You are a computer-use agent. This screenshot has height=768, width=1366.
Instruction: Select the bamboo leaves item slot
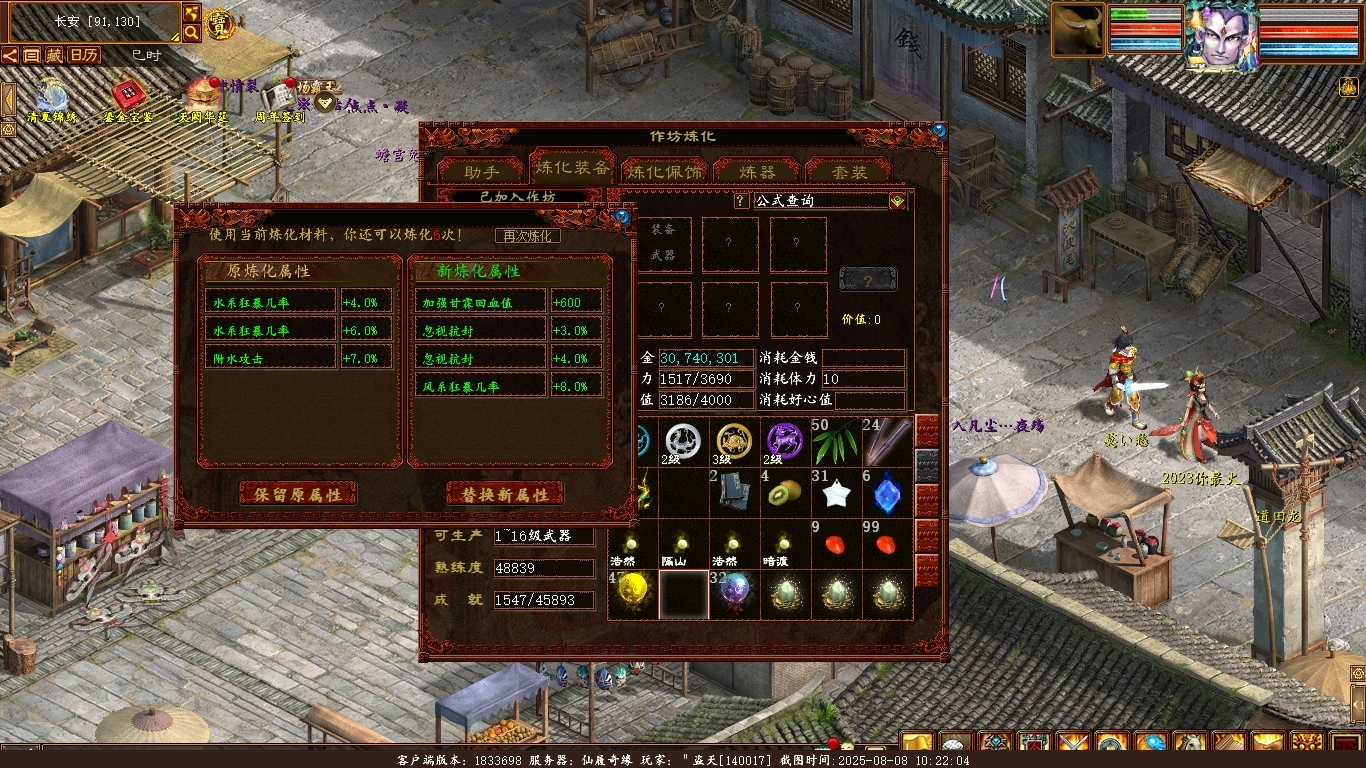[x=836, y=442]
